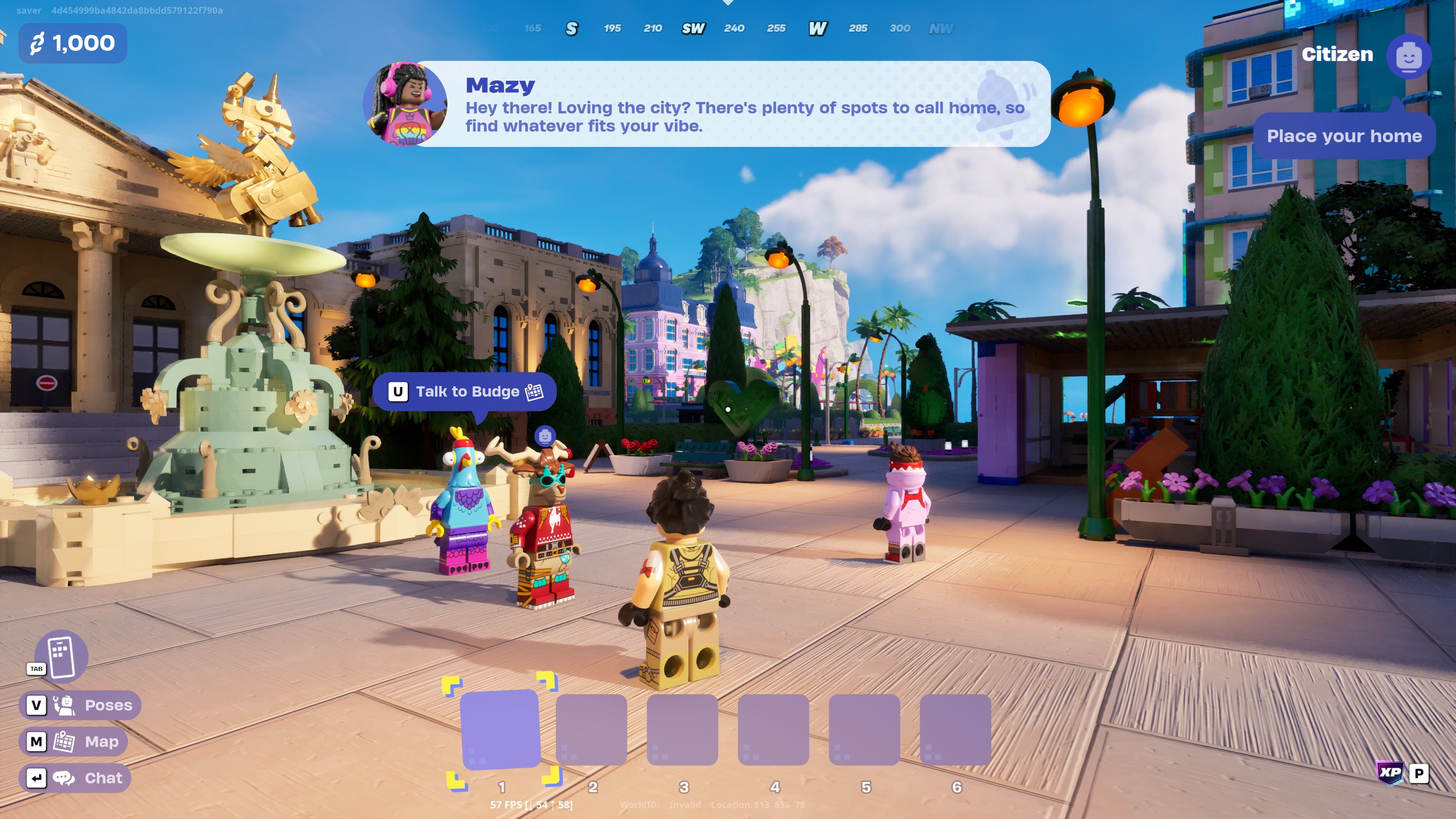Click Mazy's portrait in the notification
This screenshot has height=819, width=1456.
pos(405,104)
